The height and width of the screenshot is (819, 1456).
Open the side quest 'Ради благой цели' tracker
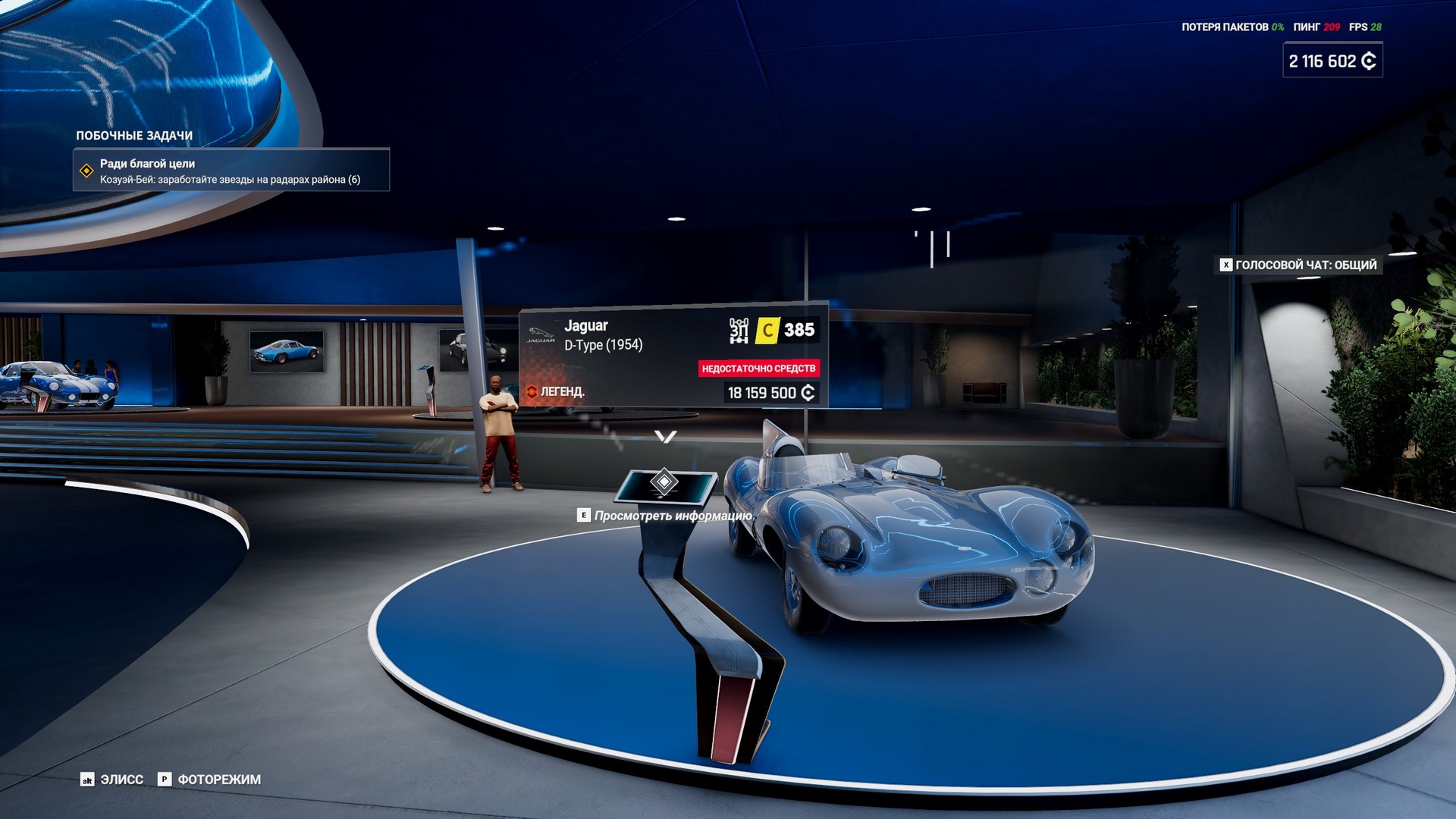coord(231,170)
